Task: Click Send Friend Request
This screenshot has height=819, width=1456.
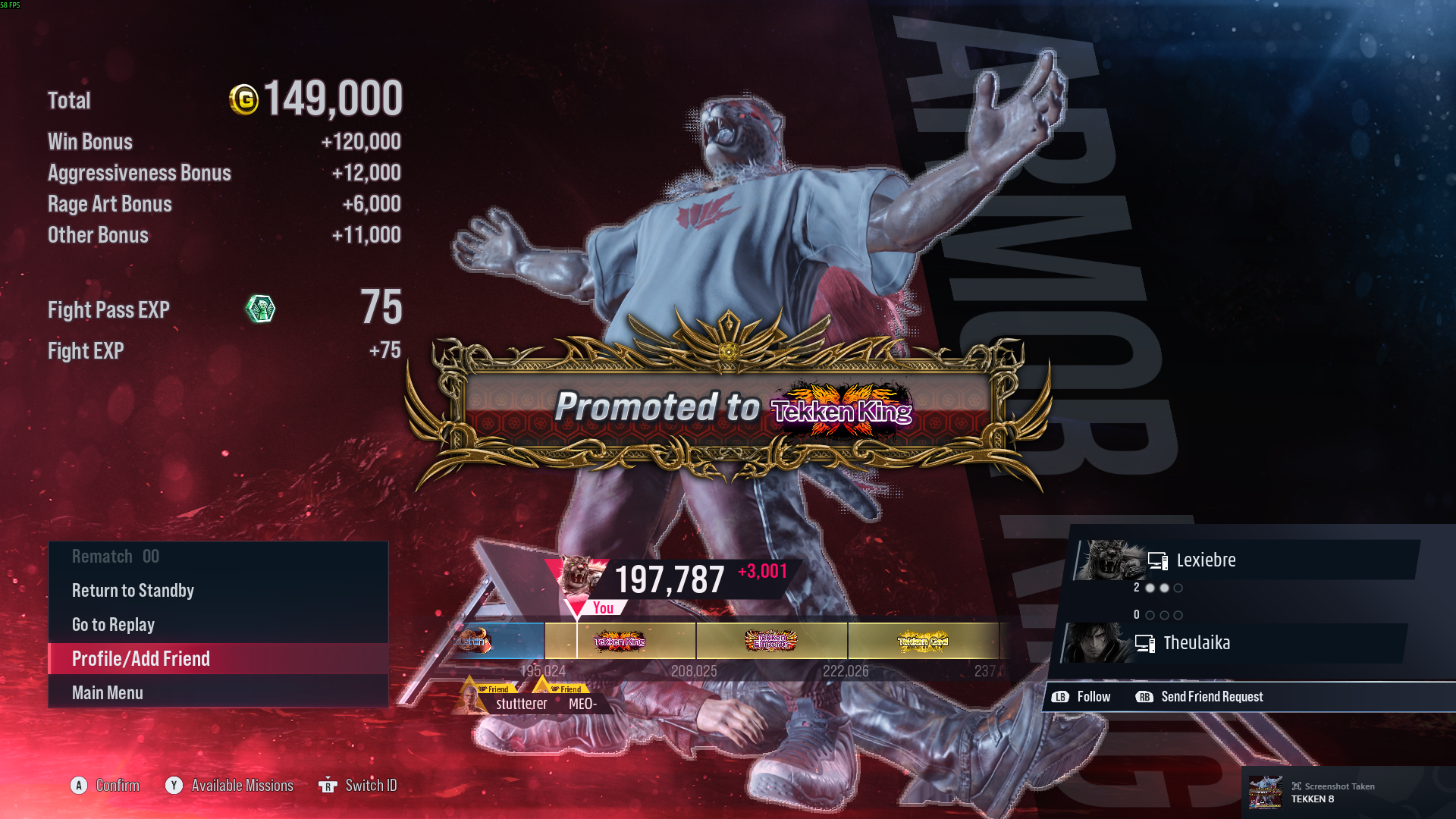Action: point(1211,696)
